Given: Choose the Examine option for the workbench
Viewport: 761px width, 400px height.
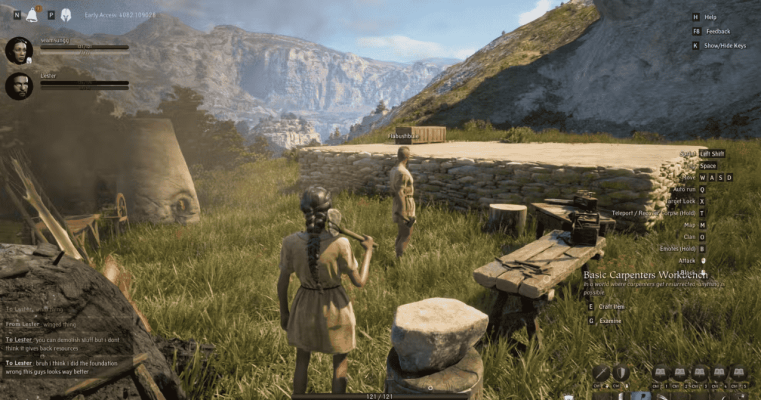Looking at the screenshot, I should coord(609,321).
